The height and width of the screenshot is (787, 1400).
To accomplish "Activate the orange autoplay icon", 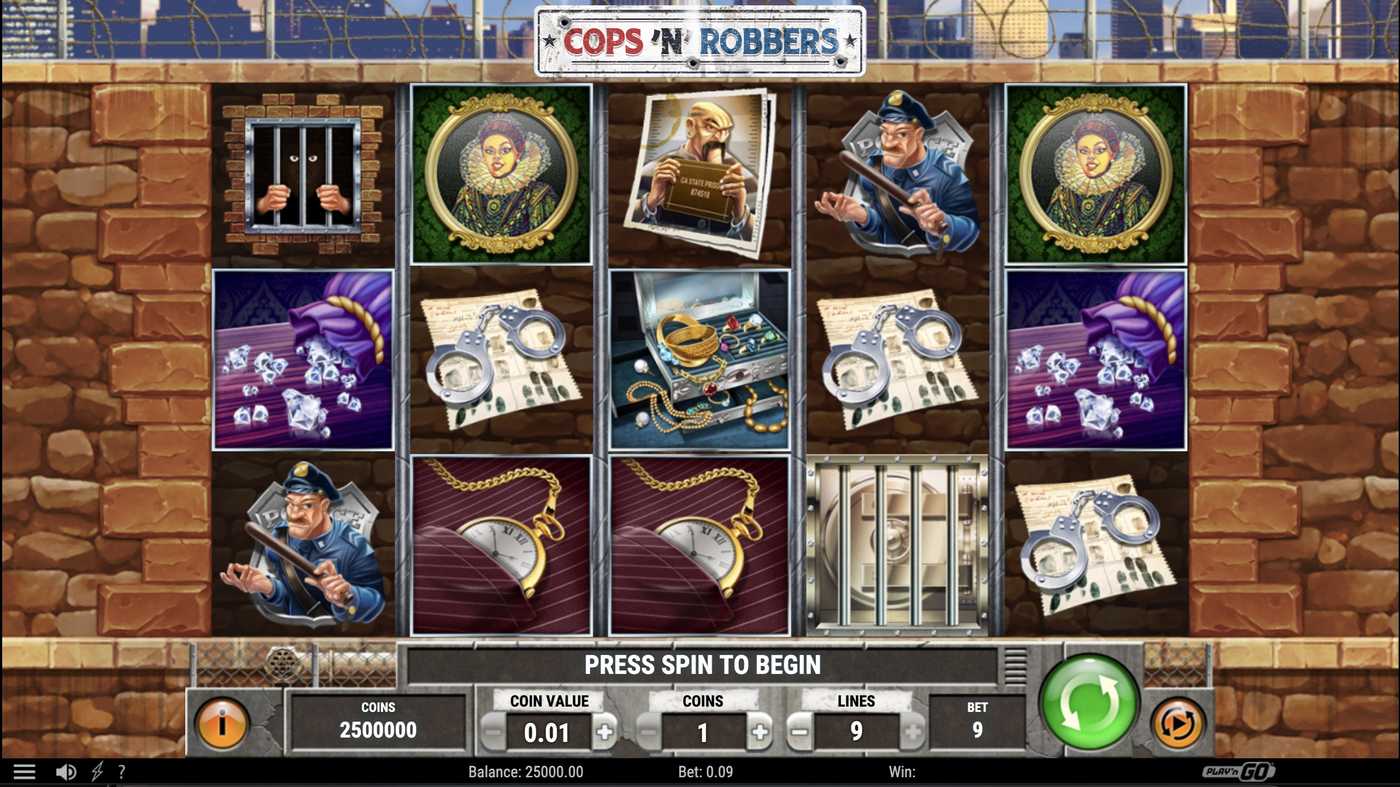I will 1178,722.
